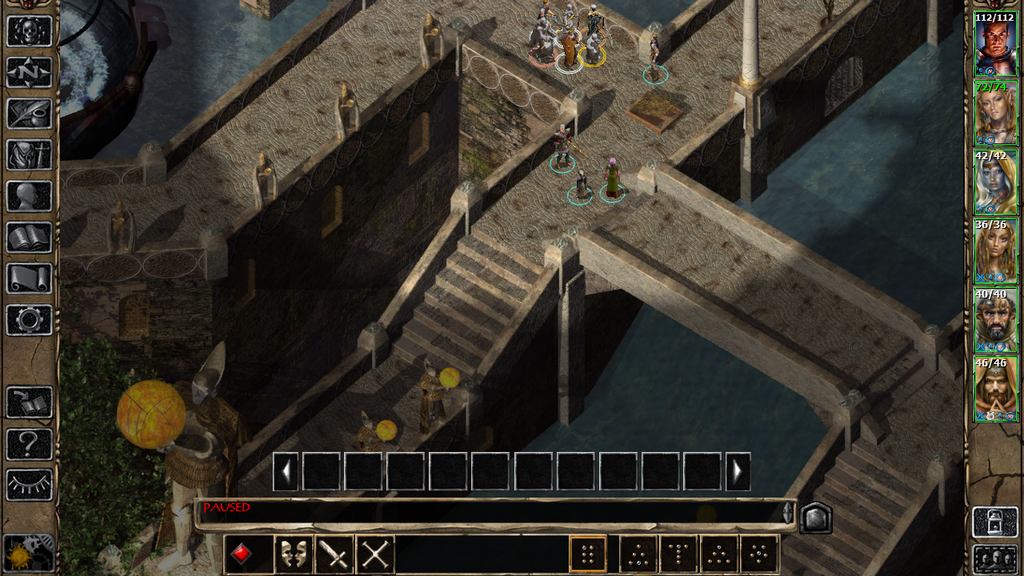
Task: Click the question mark help button
Action: 29,443
